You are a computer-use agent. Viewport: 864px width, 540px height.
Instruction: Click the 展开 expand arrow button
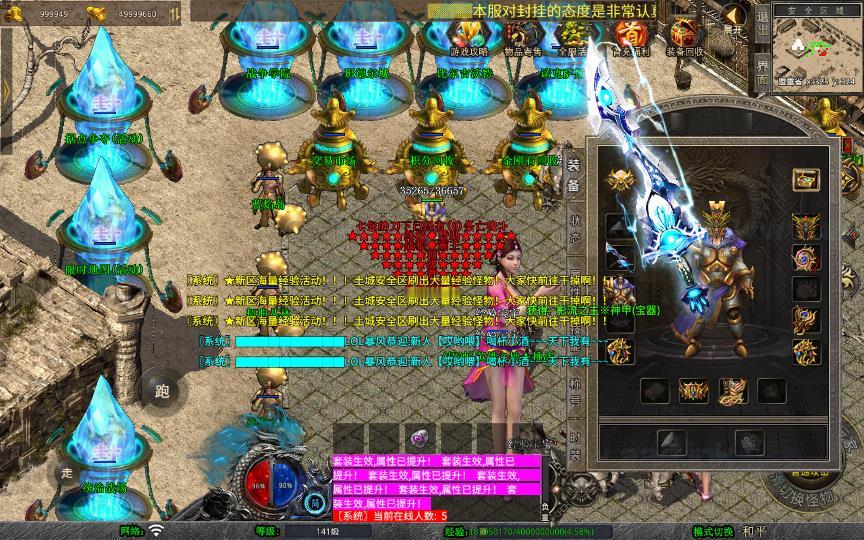(x=734, y=20)
